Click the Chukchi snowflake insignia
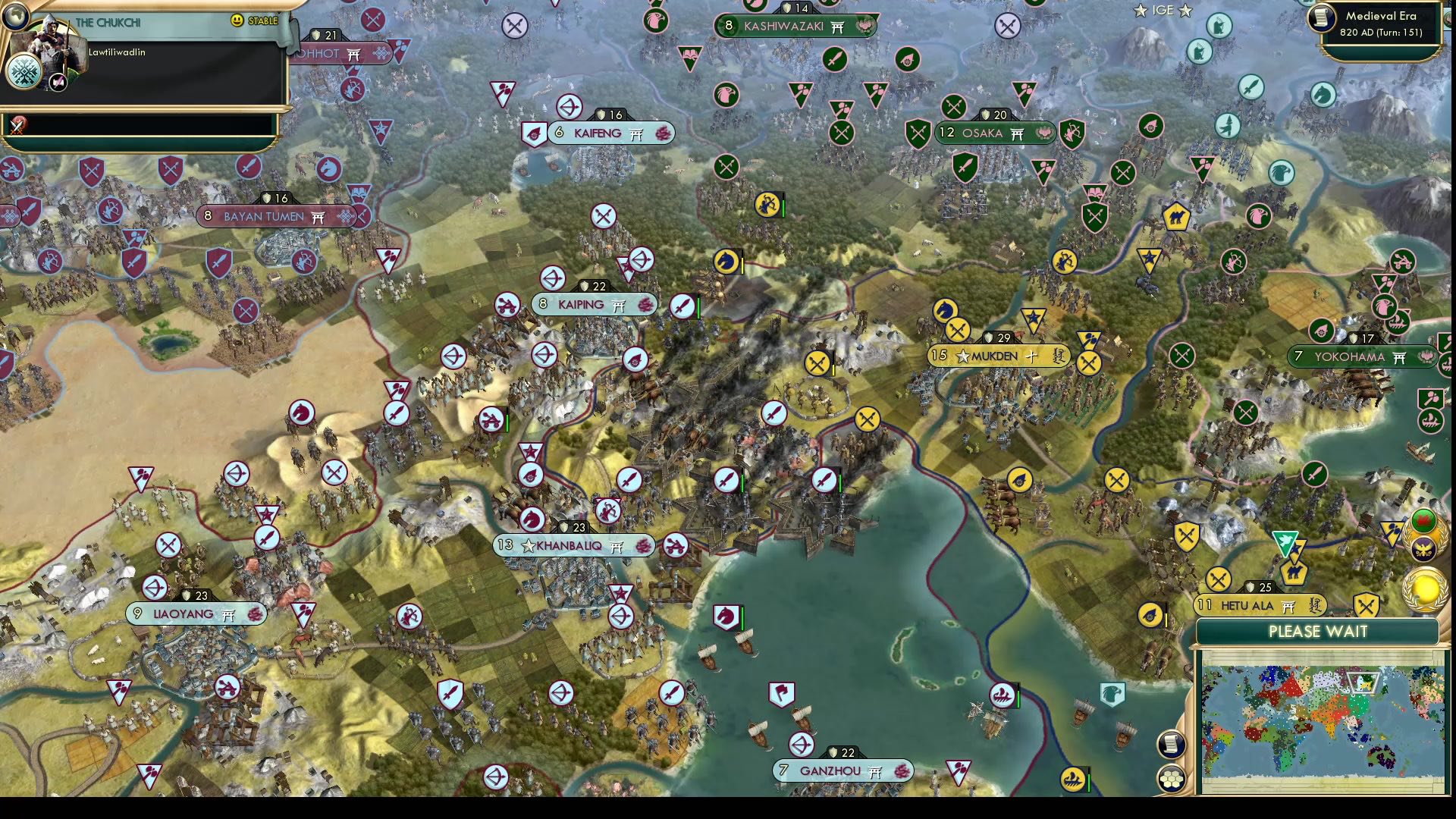 pyautogui.click(x=24, y=72)
